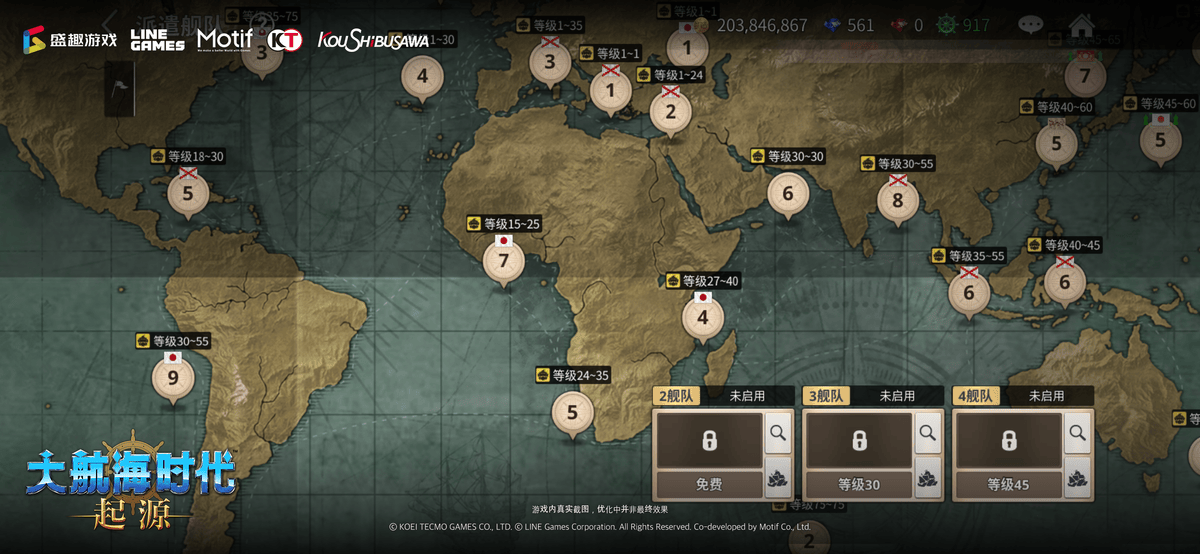View the ship icon for fleet 2
1200x554 pixels.
[777, 481]
